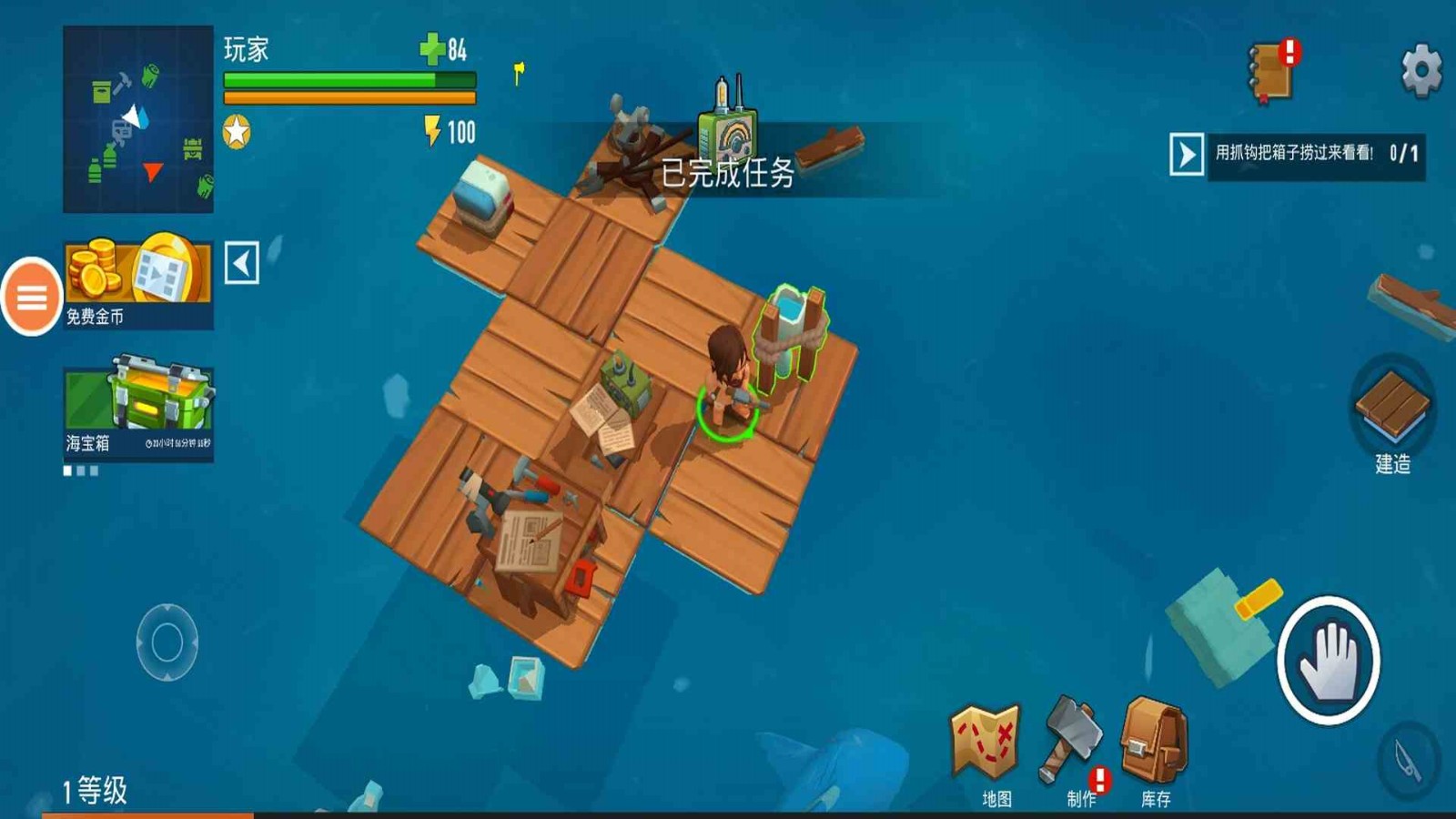Click the gold star badge
Viewport: 1456px width, 819px height.
pos(237,133)
